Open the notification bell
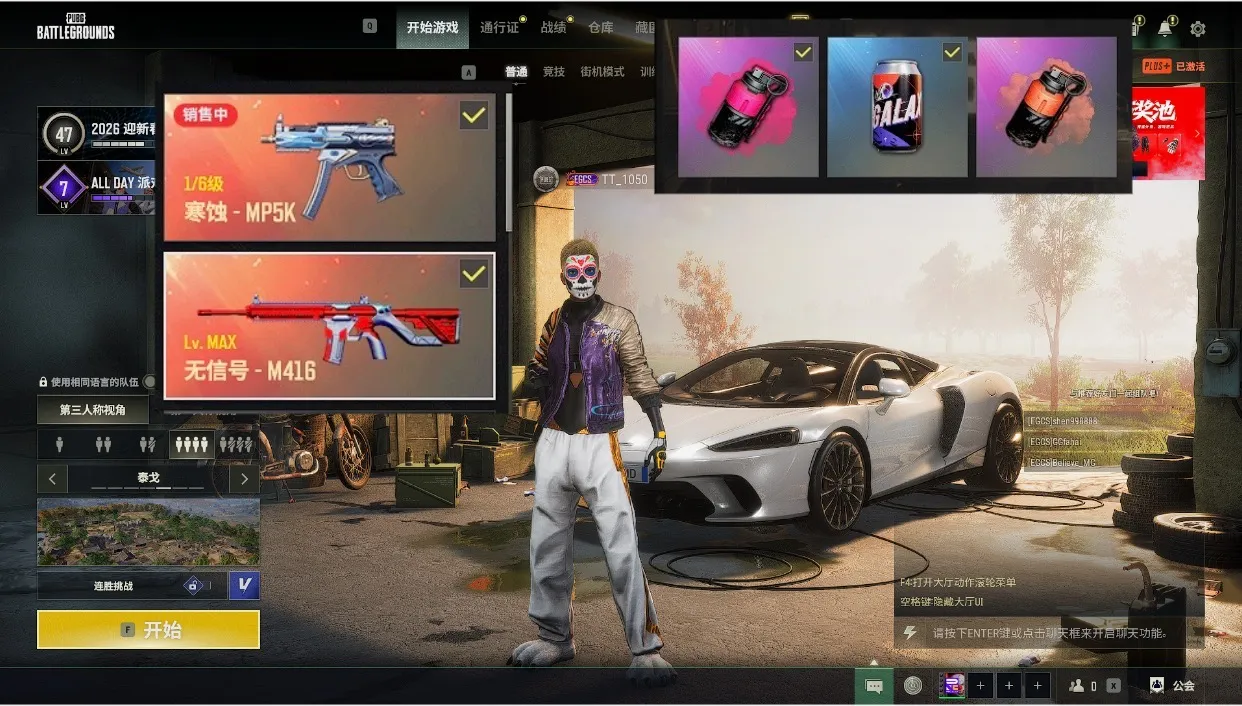This screenshot has height=706, width=1242. click(x=1165, y=29)
